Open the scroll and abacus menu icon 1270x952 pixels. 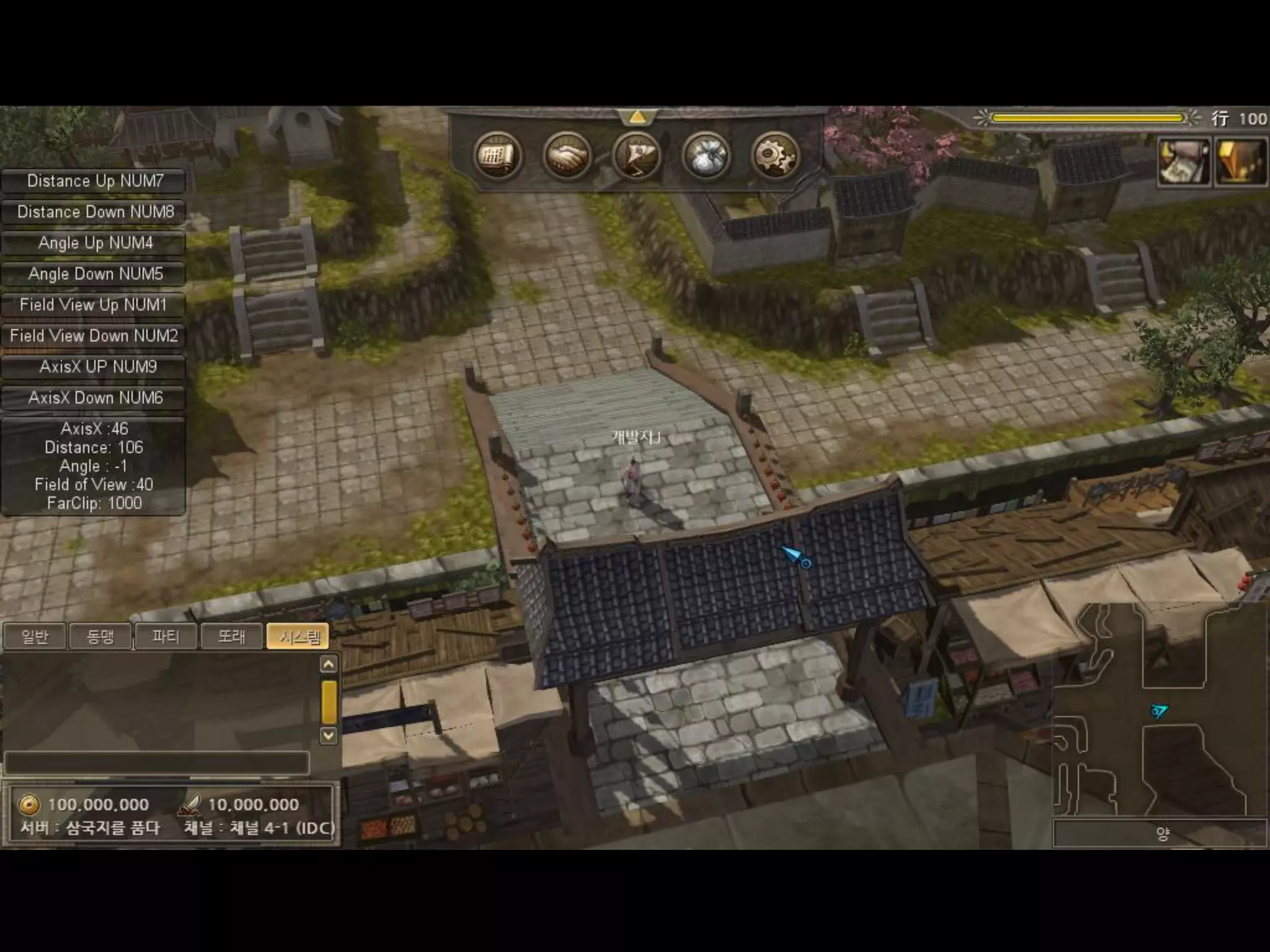click(x=497, y=156)
